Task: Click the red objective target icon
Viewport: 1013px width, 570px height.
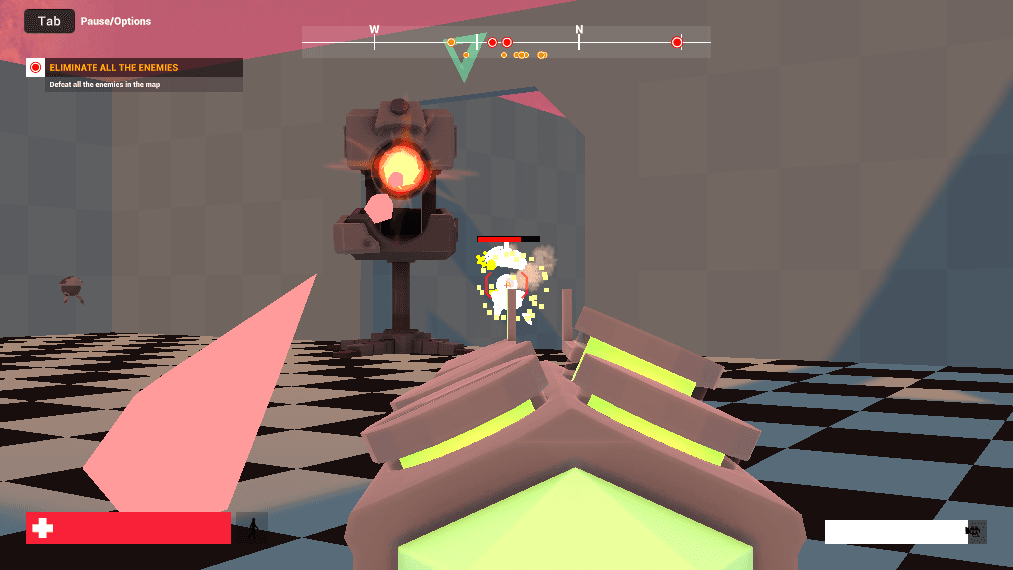Action: point(35,68)
